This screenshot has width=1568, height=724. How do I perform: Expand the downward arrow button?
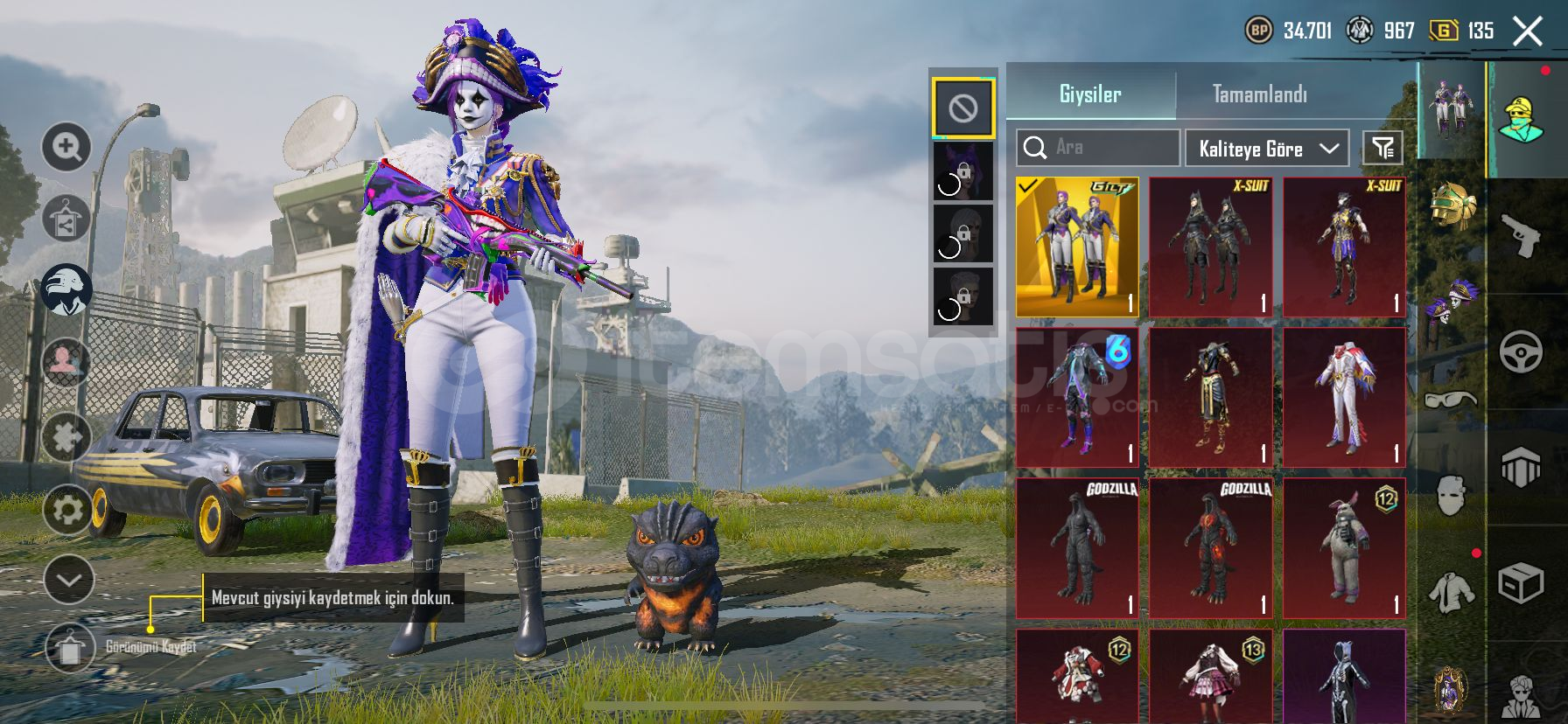68,580
